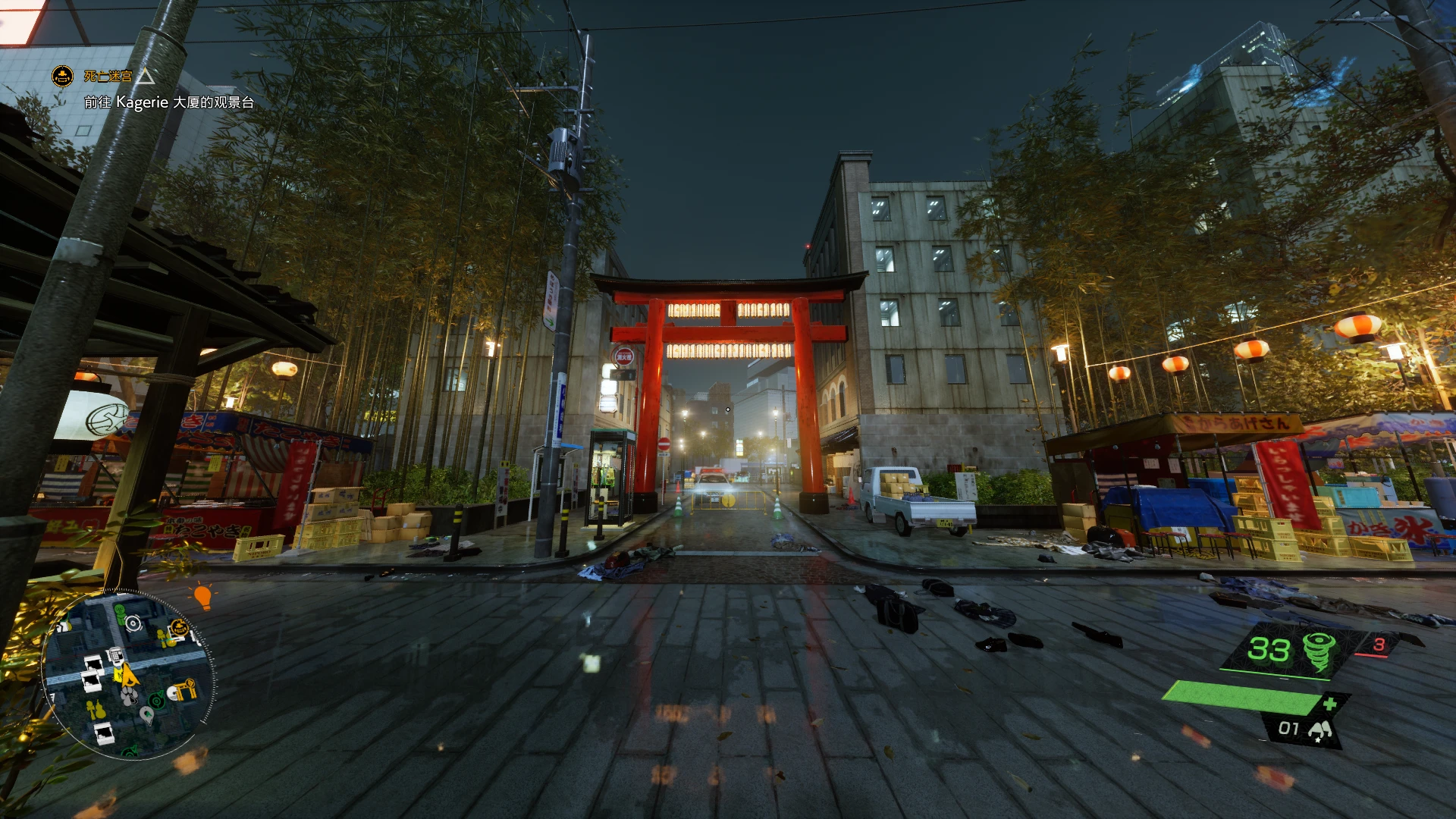
Task: Click the dog paw print minimap icon
Action: click(129, 695)
